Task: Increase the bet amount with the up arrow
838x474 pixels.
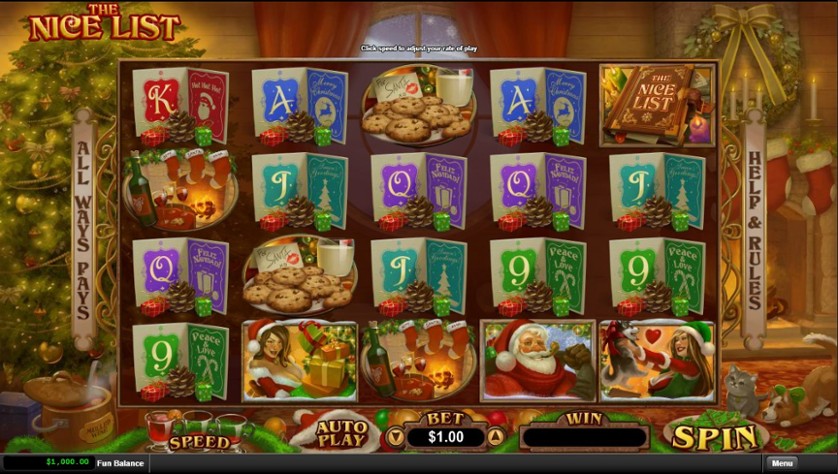Action: click(494, 437)
